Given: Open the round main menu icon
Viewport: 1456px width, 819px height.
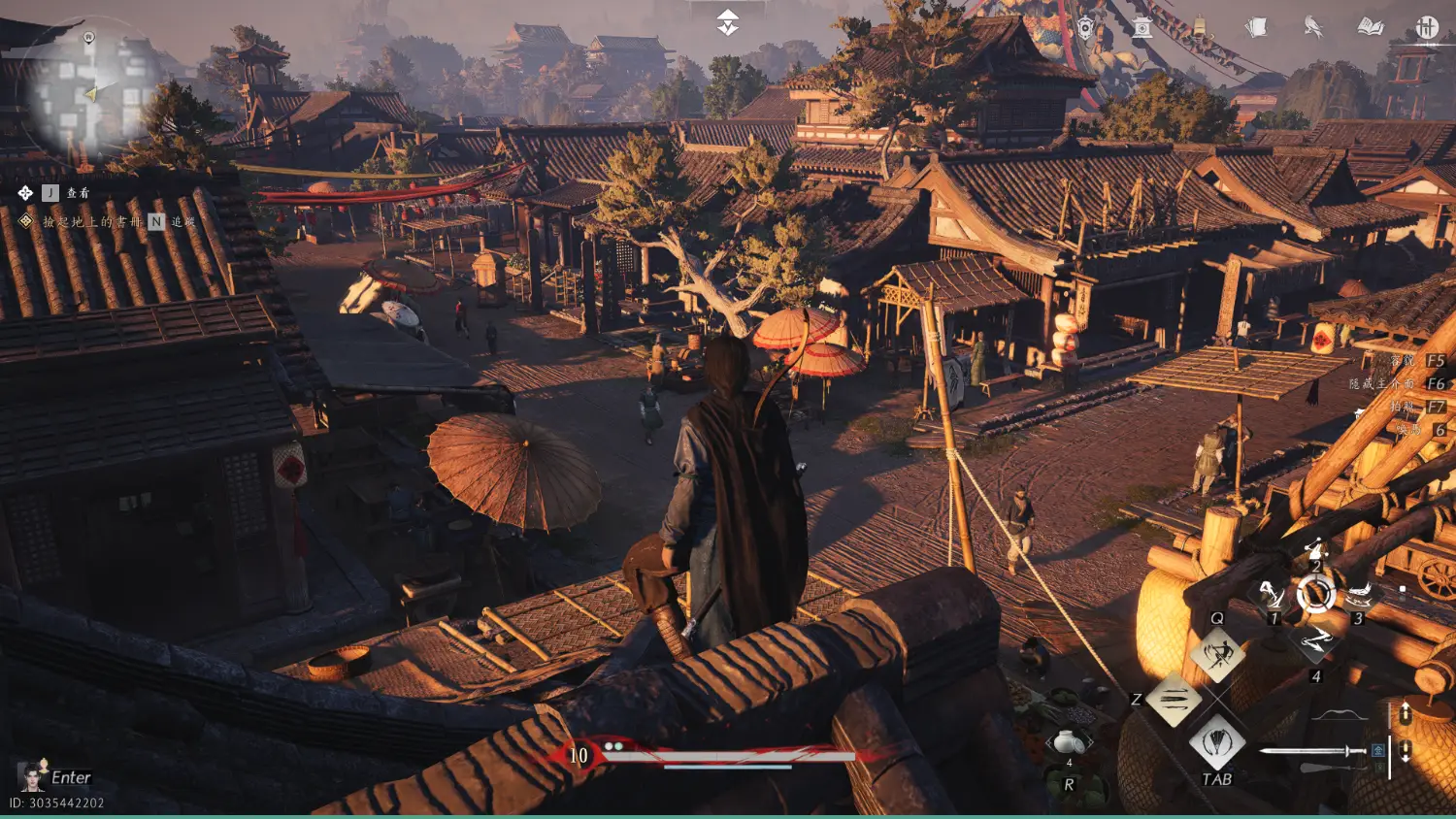Looking at the screenshot, I should point(1427,27).
